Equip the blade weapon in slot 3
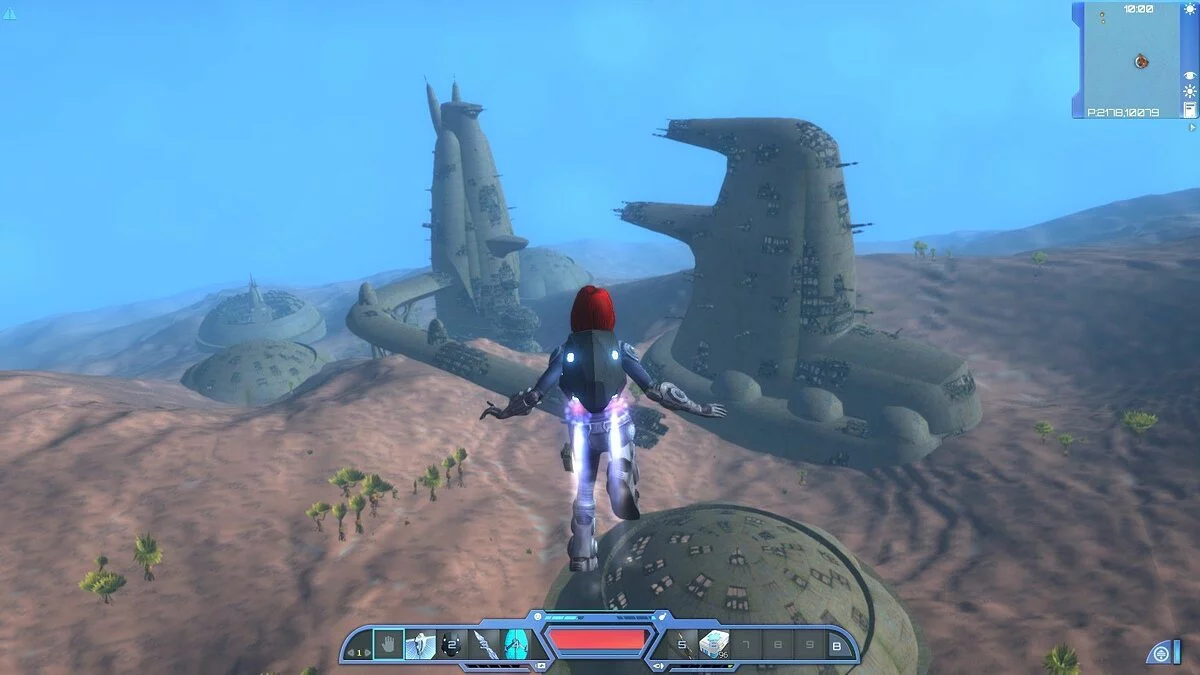Screen dimensions: 1200x675 click(x=484, y=644)
